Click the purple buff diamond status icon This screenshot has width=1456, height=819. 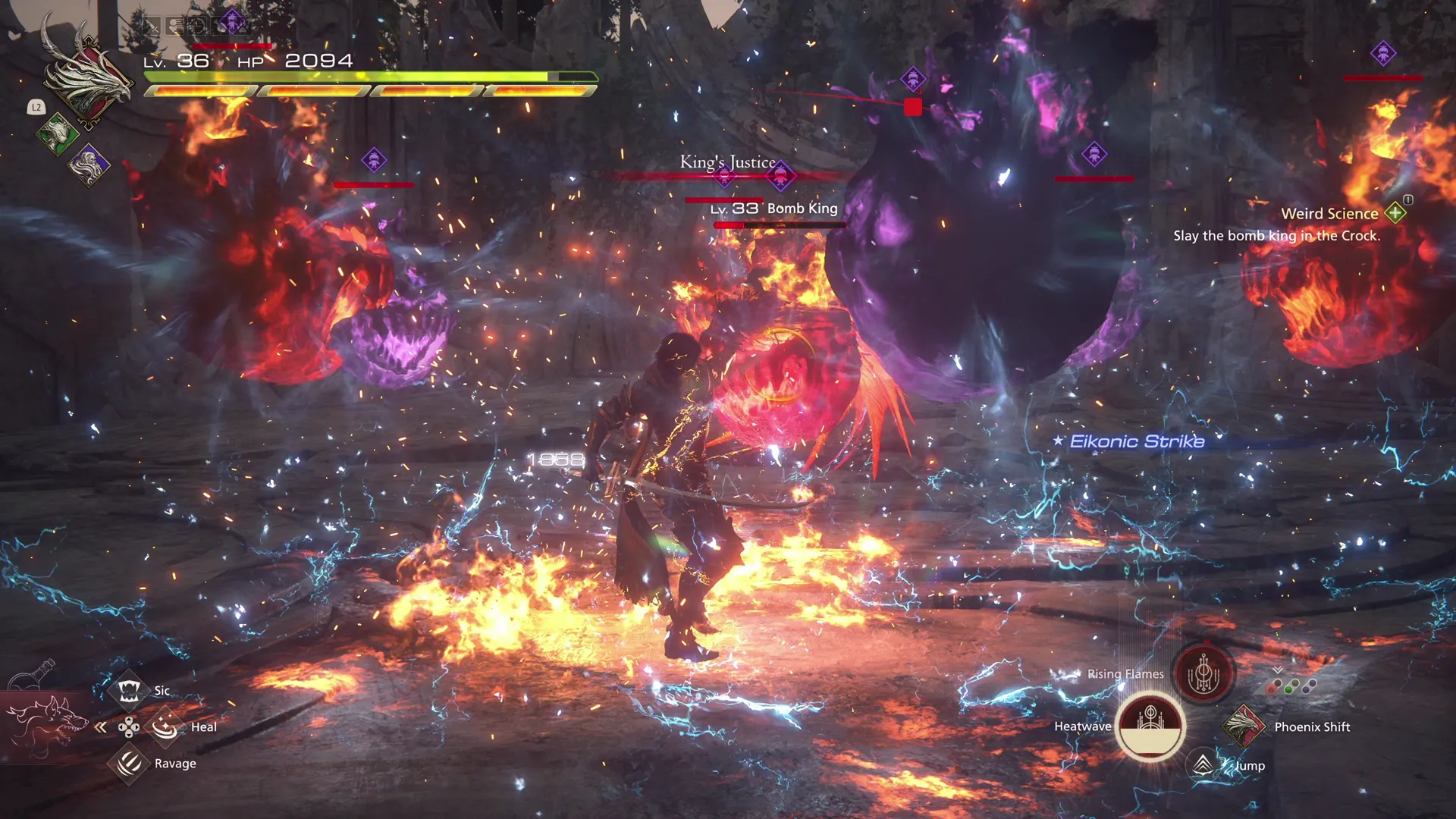[231, 22]
